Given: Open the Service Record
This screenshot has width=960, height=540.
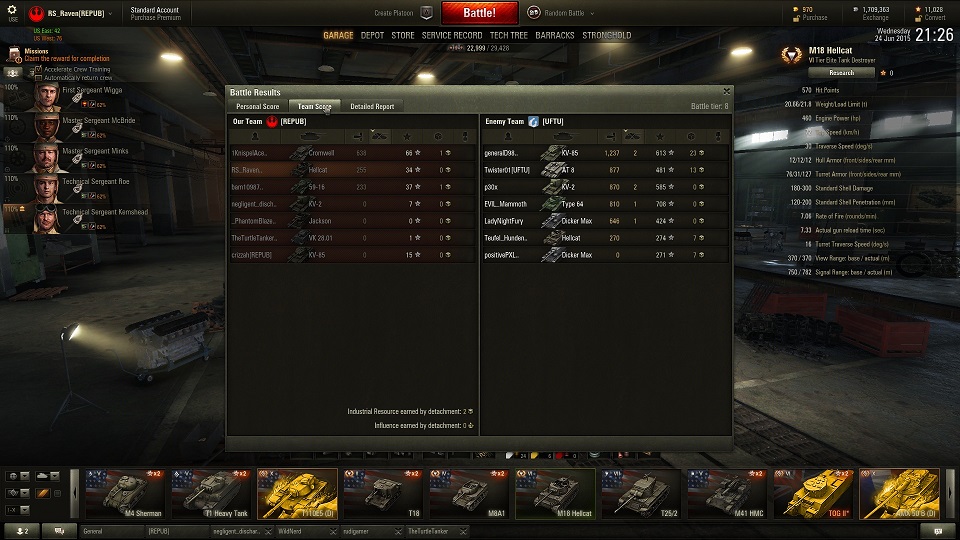Looking at the screenshot, I should (x=452, y=35).
